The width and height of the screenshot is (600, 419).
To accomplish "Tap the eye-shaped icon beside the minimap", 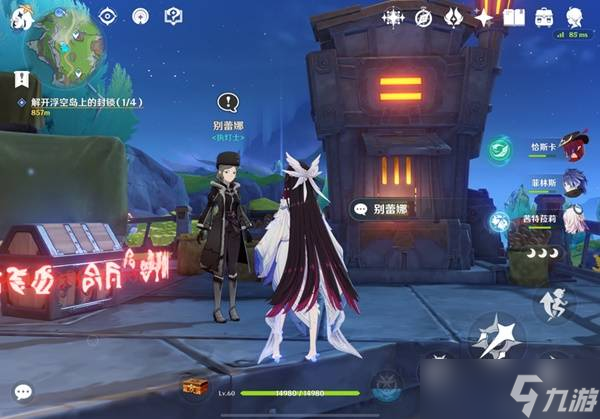I will [x=110, y=16].
